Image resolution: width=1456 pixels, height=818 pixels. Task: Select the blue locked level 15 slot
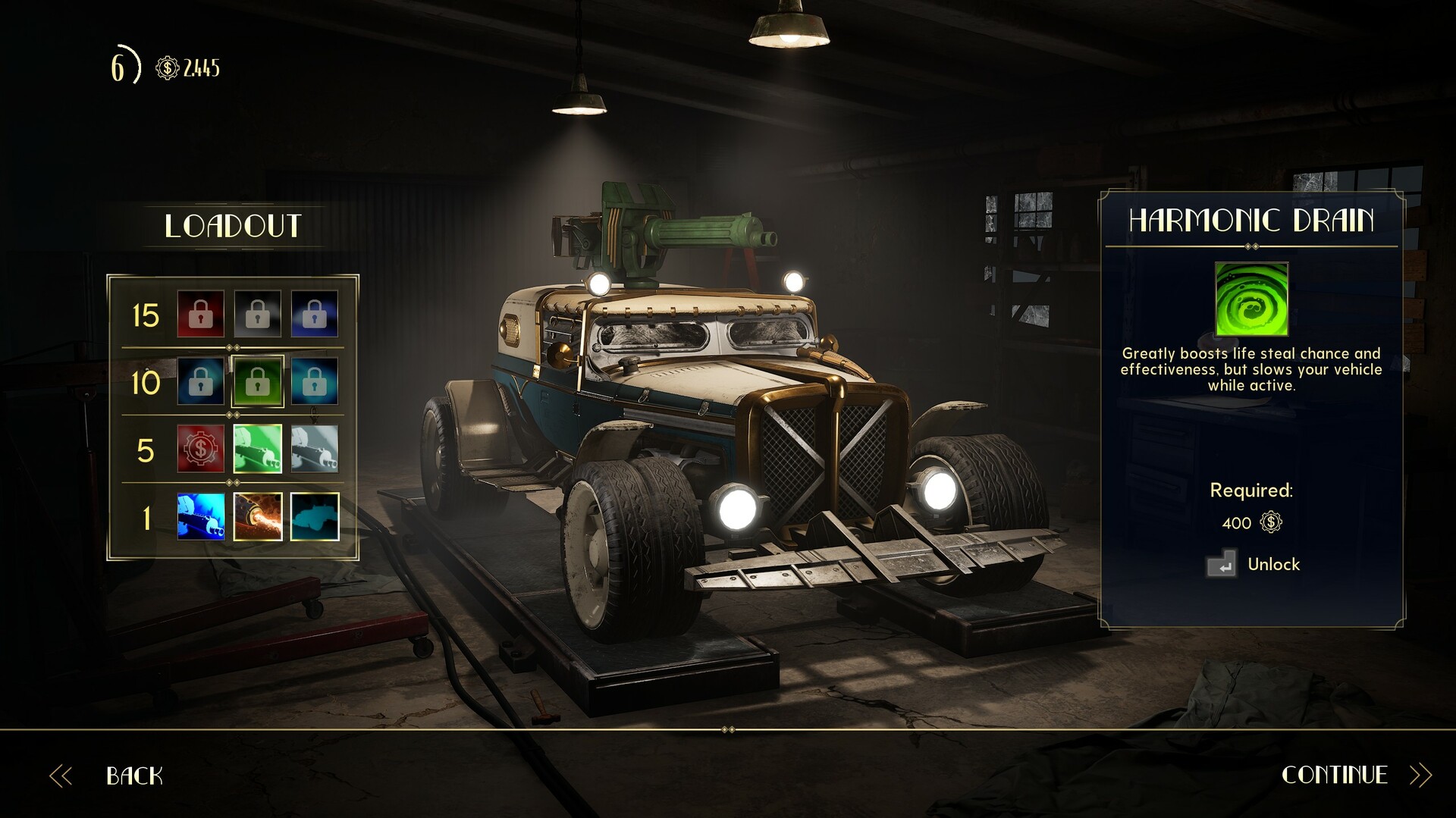pyautogui.click(x=315, y=314)
